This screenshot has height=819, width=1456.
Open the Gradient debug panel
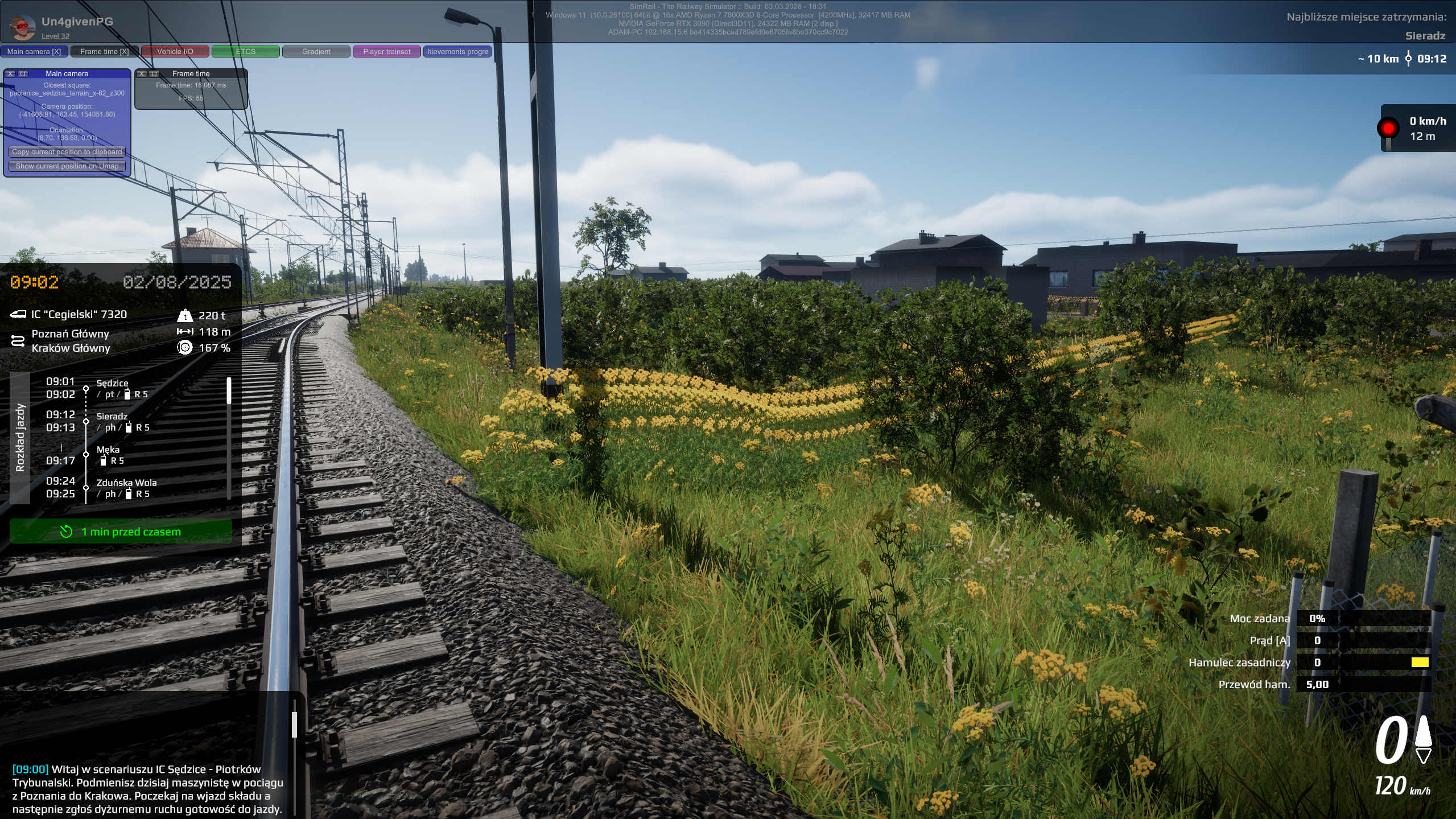point(316,52)
